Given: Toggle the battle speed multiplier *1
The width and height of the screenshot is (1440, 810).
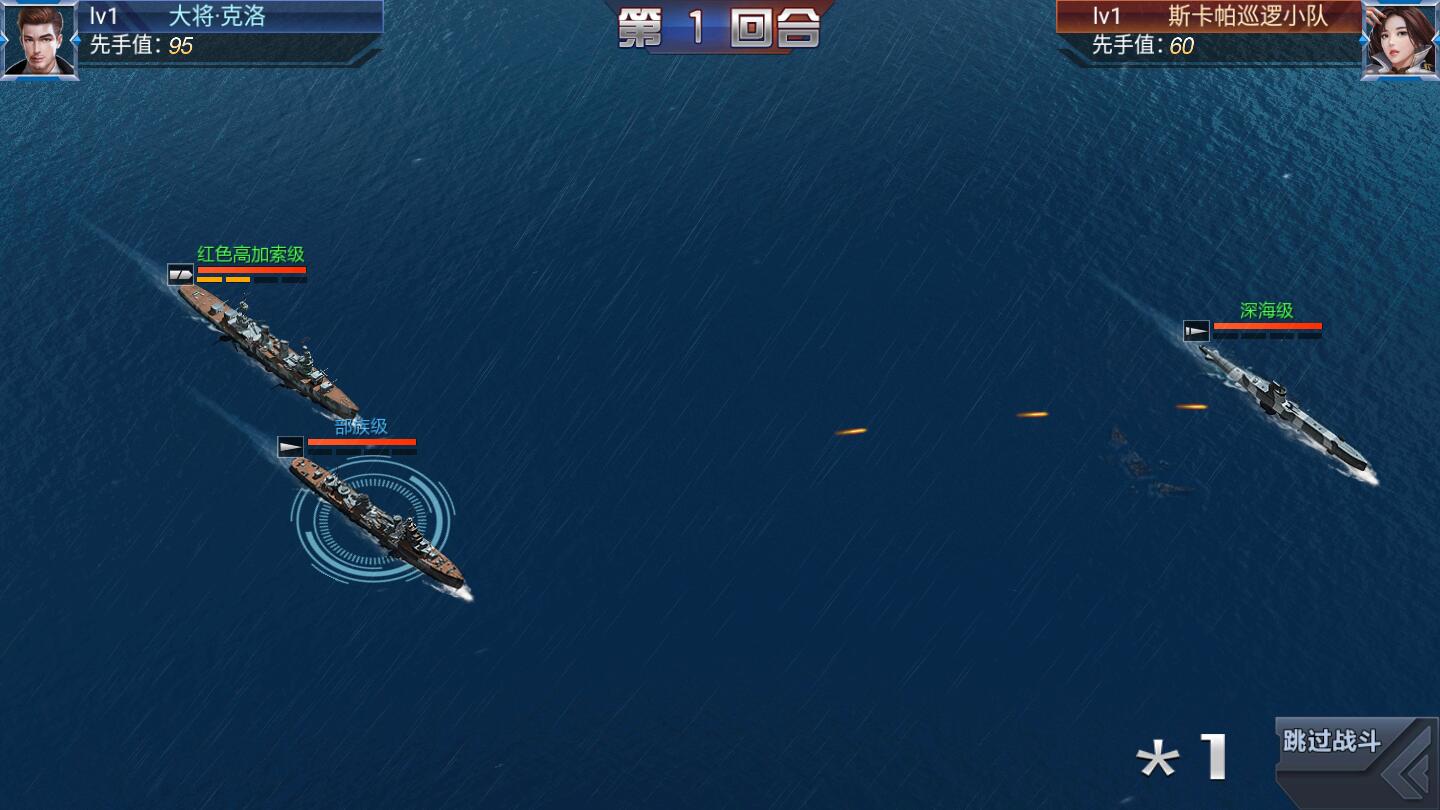Looking at the screenshot, I should tap(1183, 759).
